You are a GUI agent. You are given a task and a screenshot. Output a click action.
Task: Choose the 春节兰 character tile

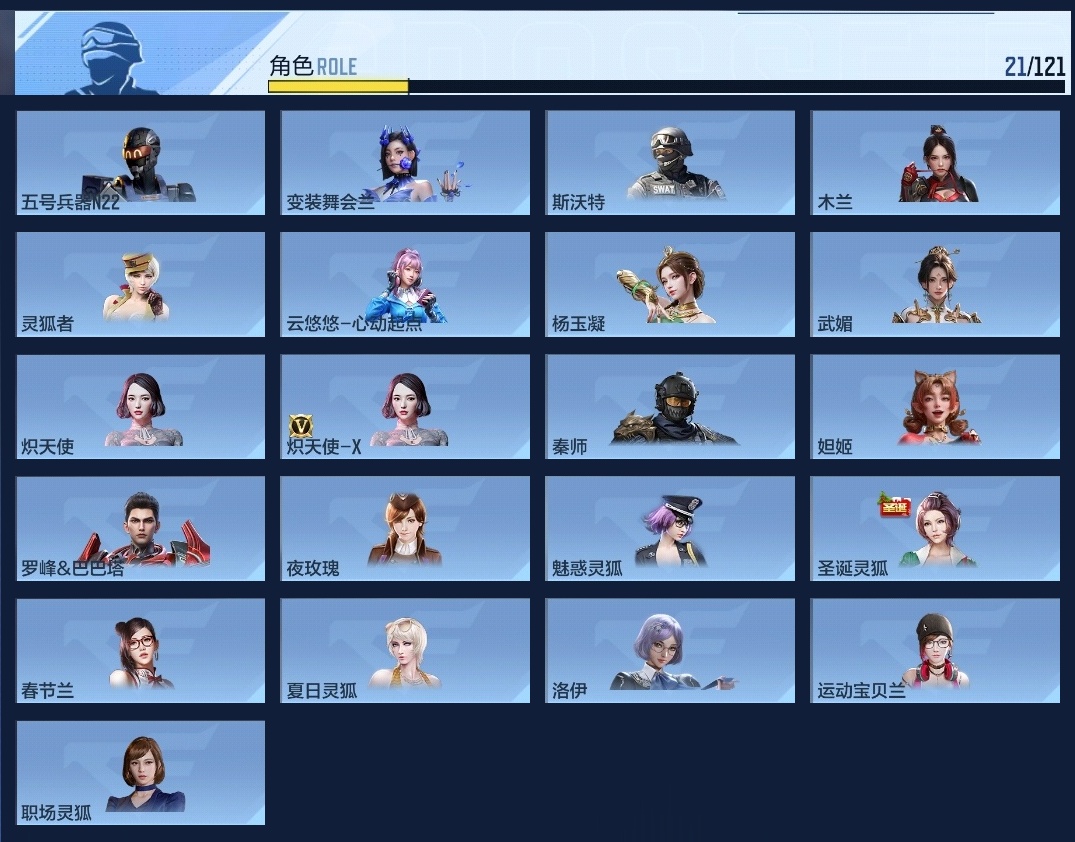pos(141,650)
